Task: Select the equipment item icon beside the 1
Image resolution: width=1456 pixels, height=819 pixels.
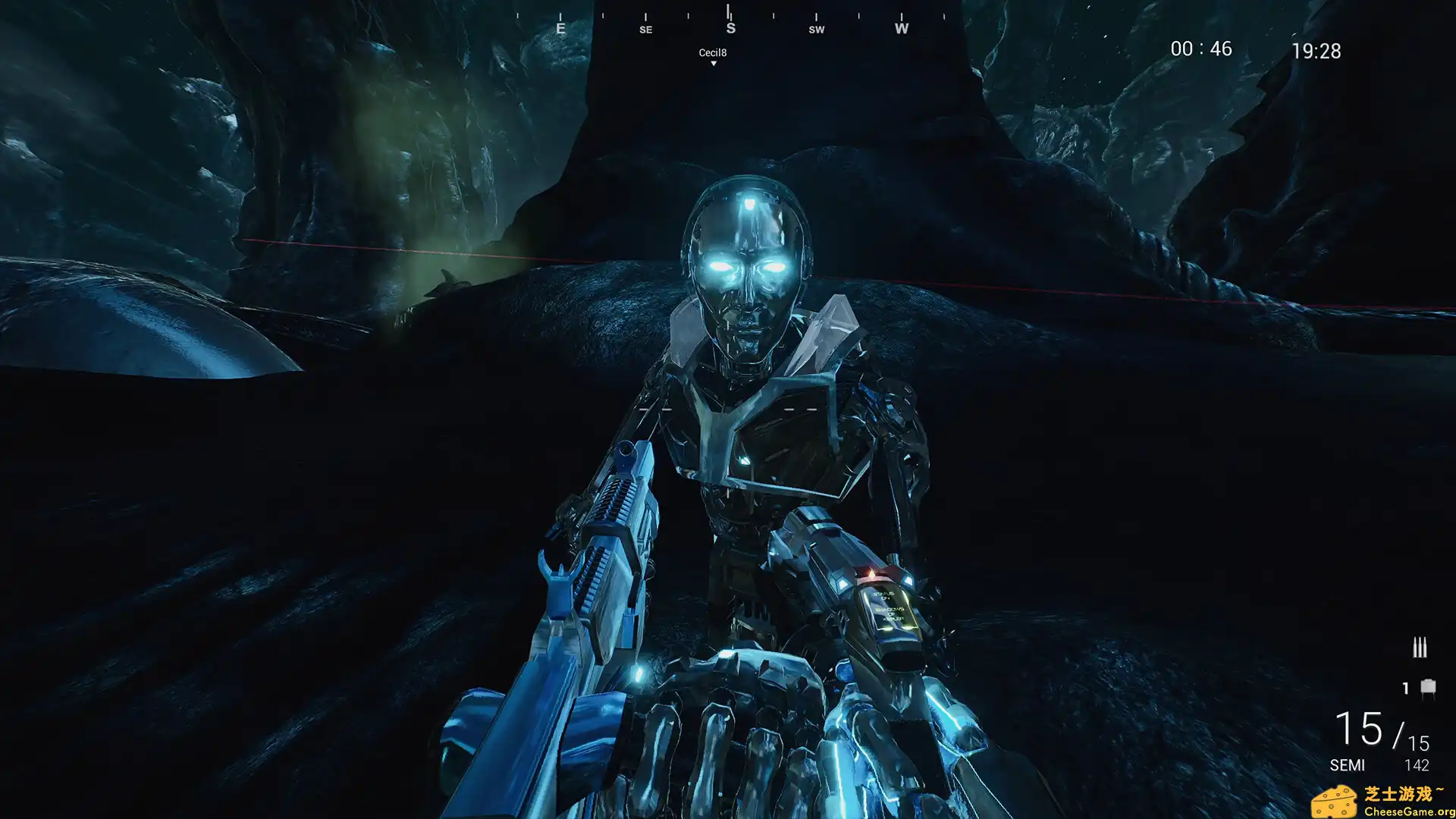Action: pos(1428,688)
